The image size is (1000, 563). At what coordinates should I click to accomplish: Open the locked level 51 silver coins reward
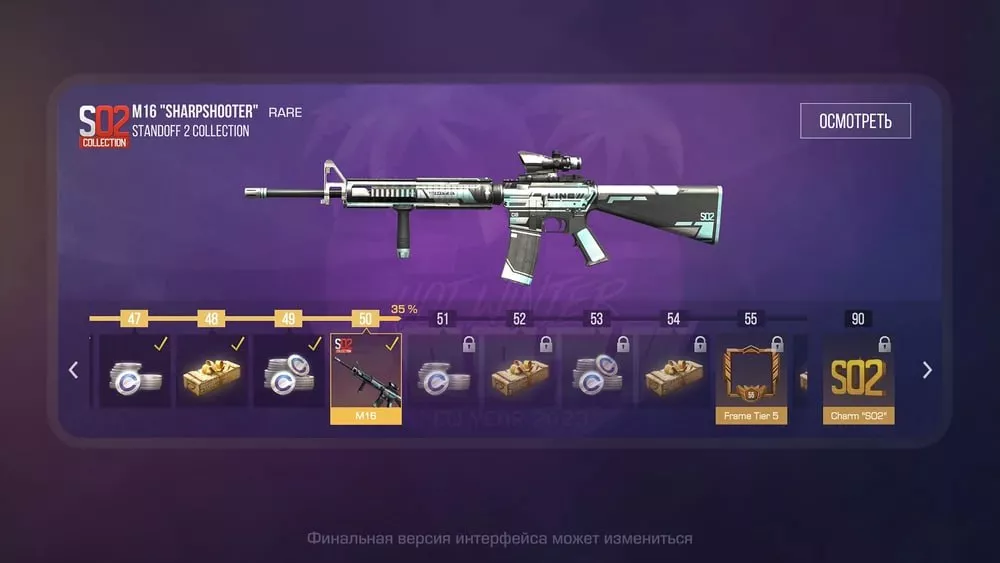pos(443,371)
